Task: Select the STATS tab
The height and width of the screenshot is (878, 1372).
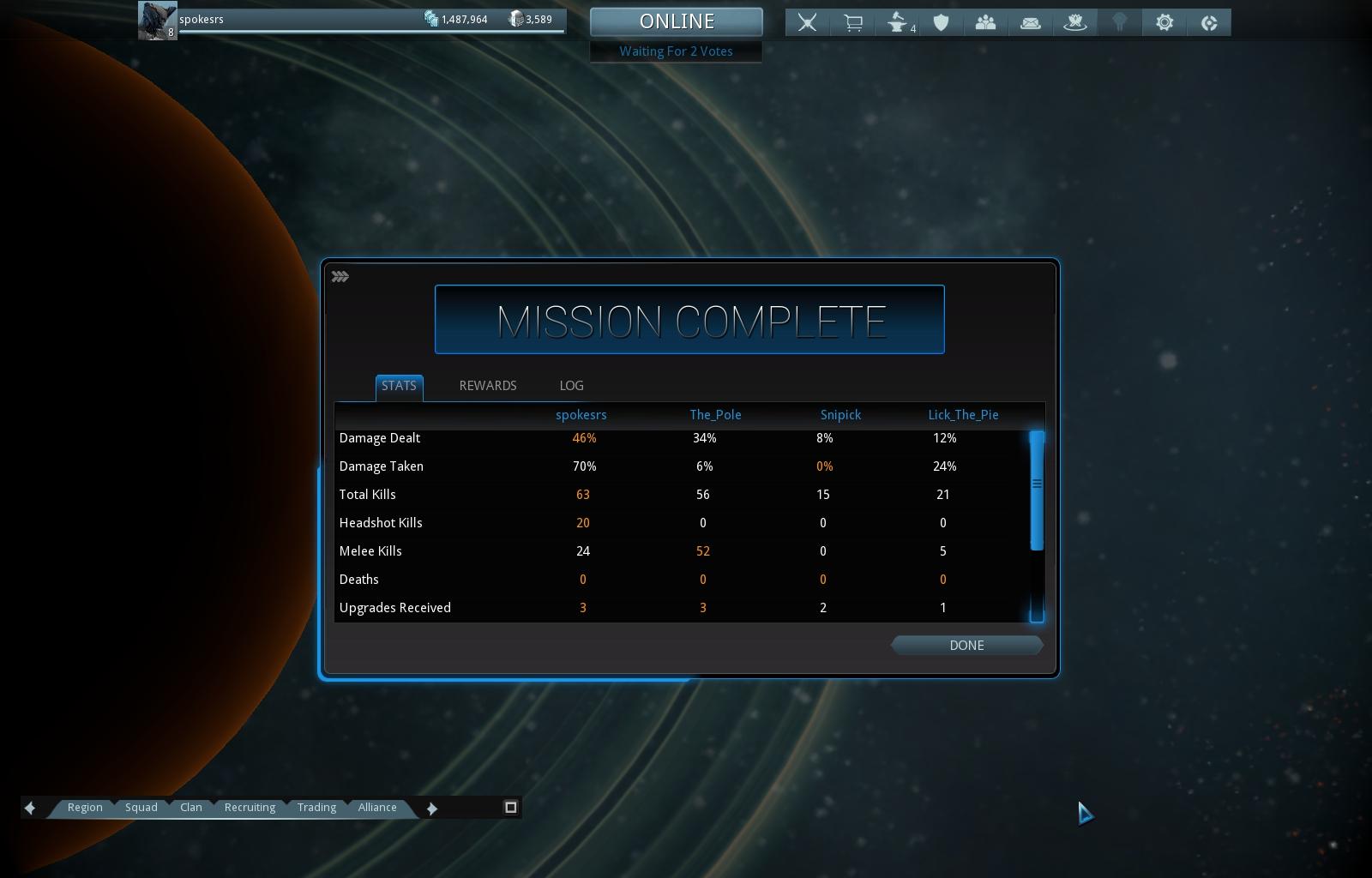Action: [399, 386]
